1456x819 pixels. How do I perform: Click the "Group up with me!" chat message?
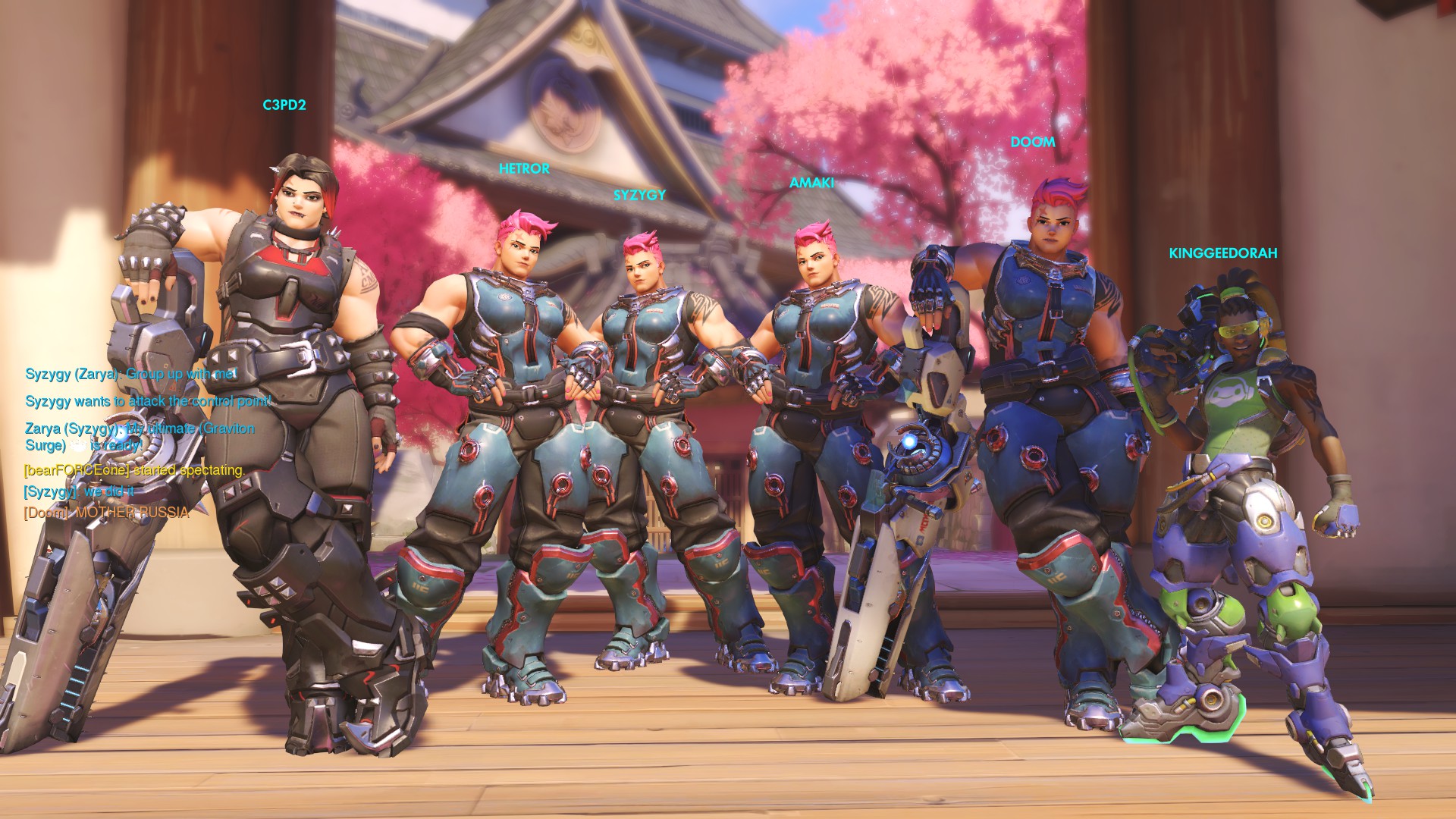131,374
